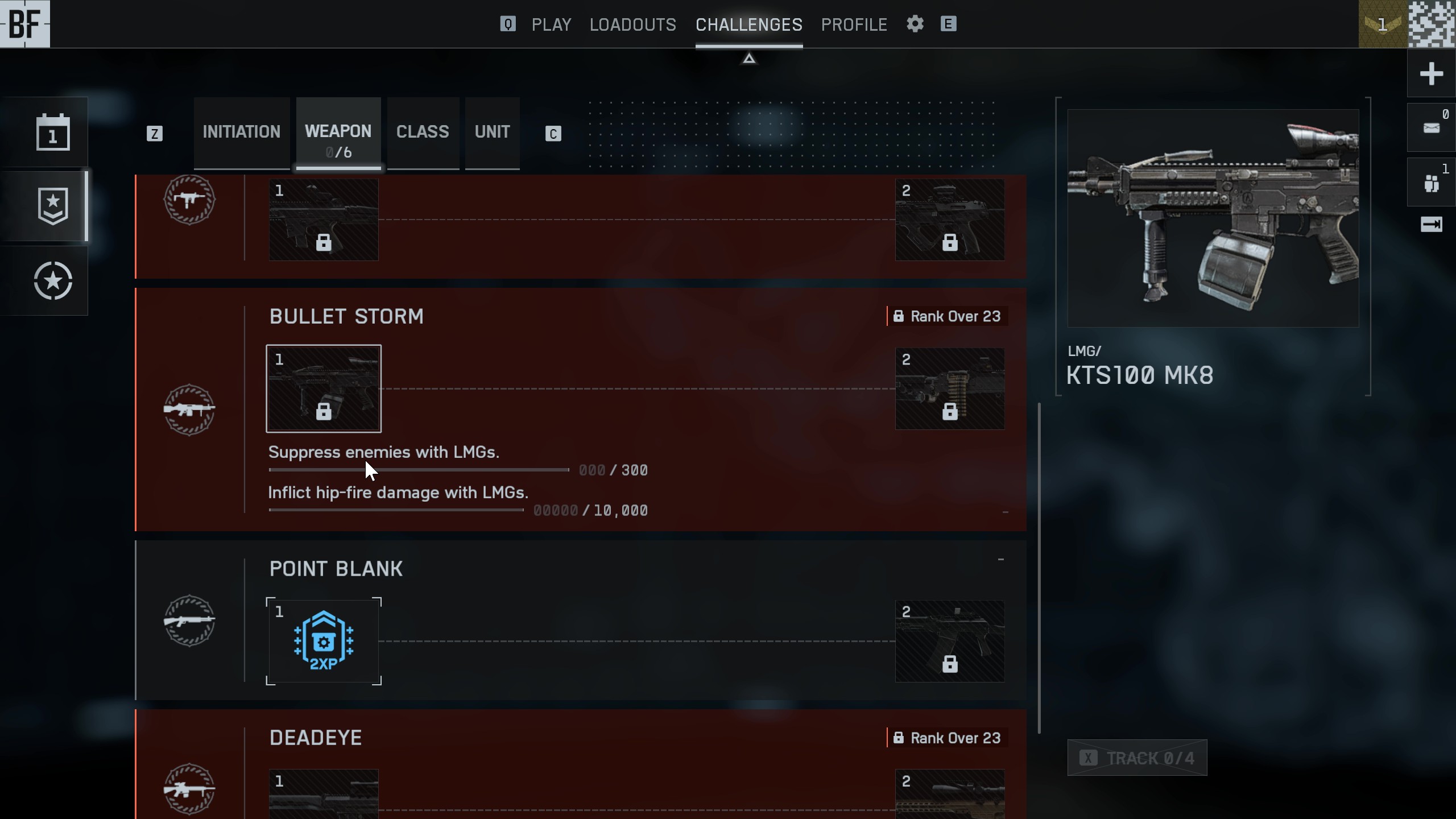Screen dimensions: 1456x819
Task: Click the suppress enemies LMGs progress bar
Action: [x=418, y=470]
